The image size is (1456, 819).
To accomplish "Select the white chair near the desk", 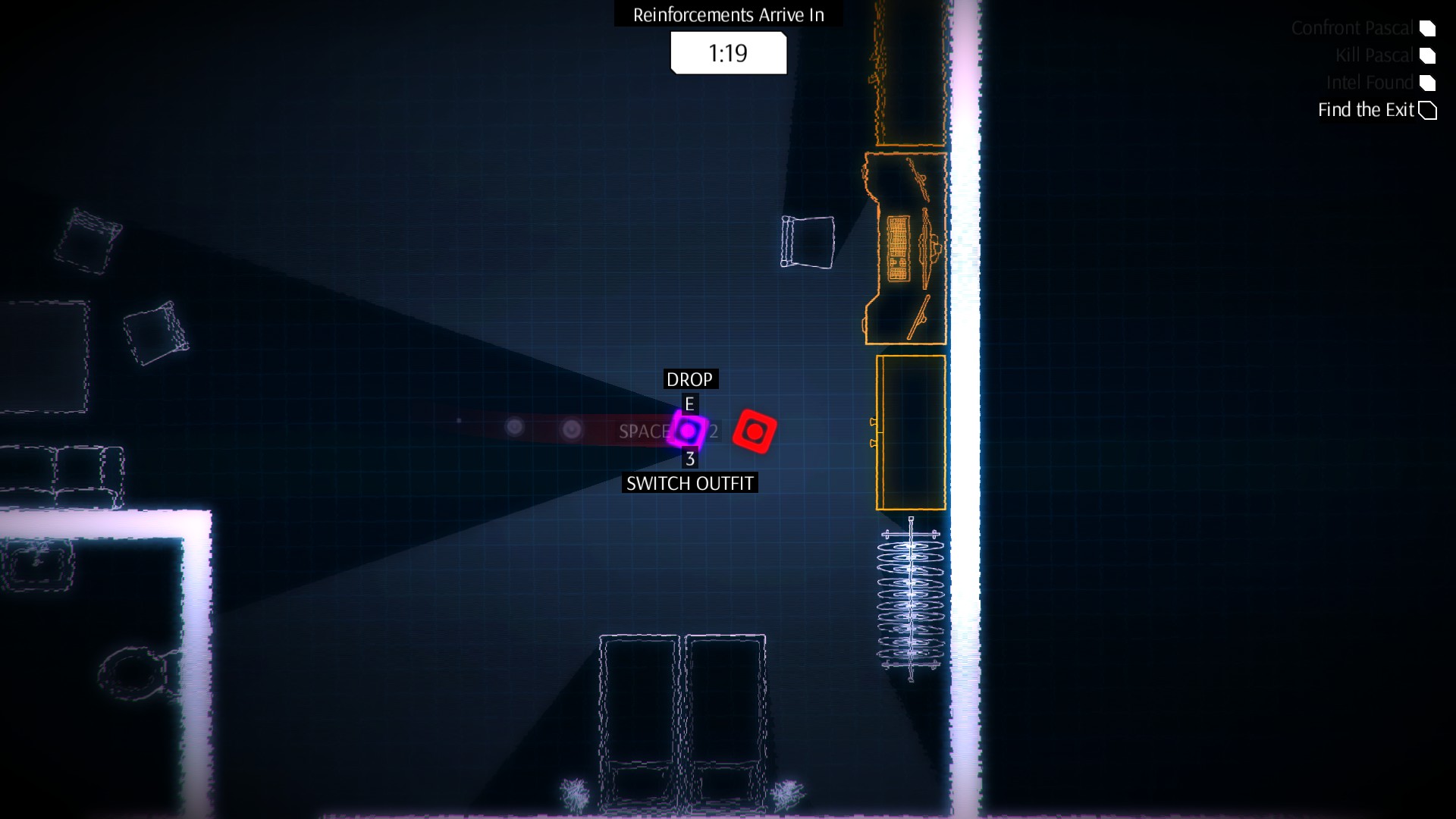I will click(806, 243).
